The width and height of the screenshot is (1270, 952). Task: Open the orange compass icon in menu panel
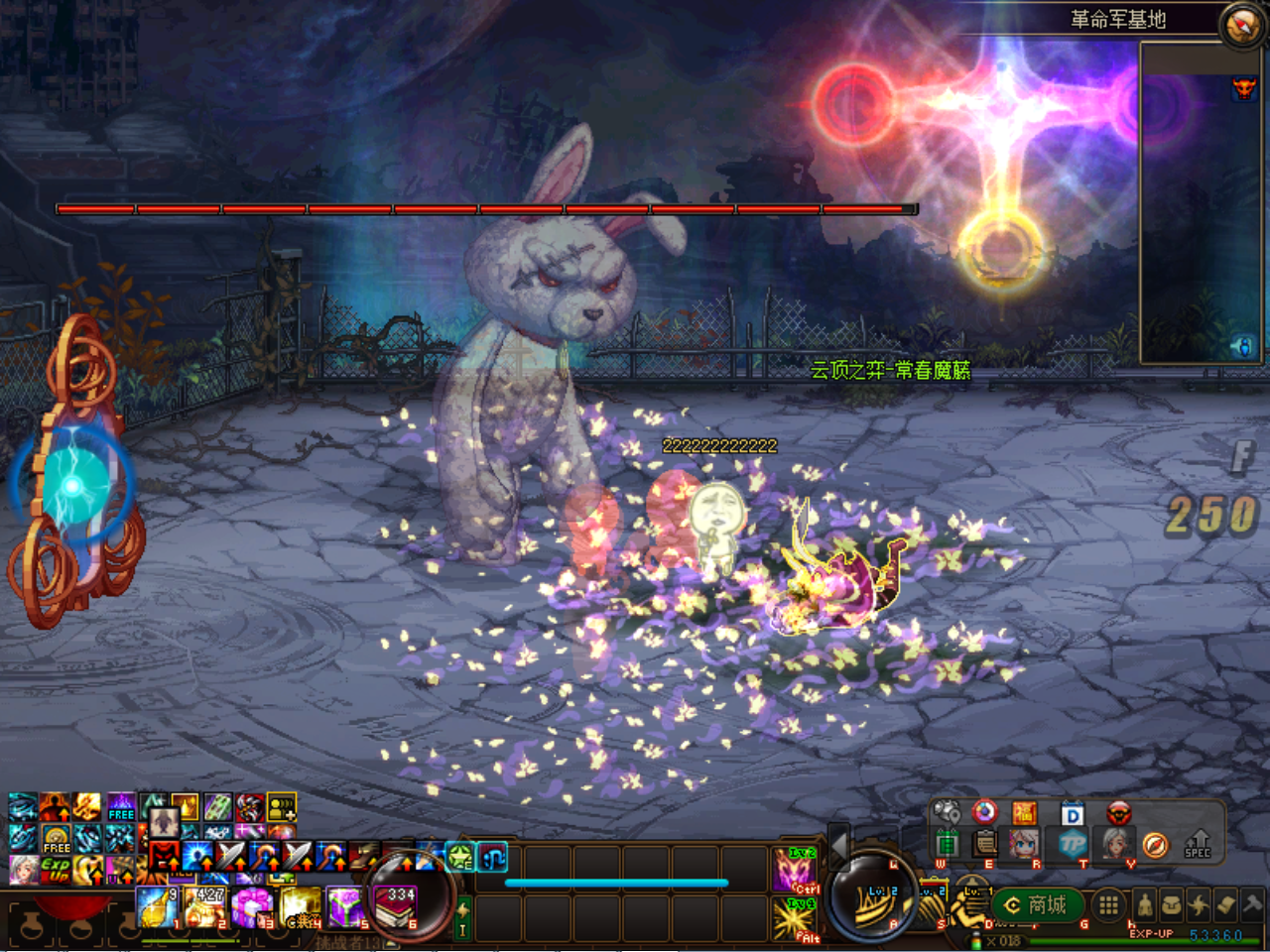(x=1155, y=844)
